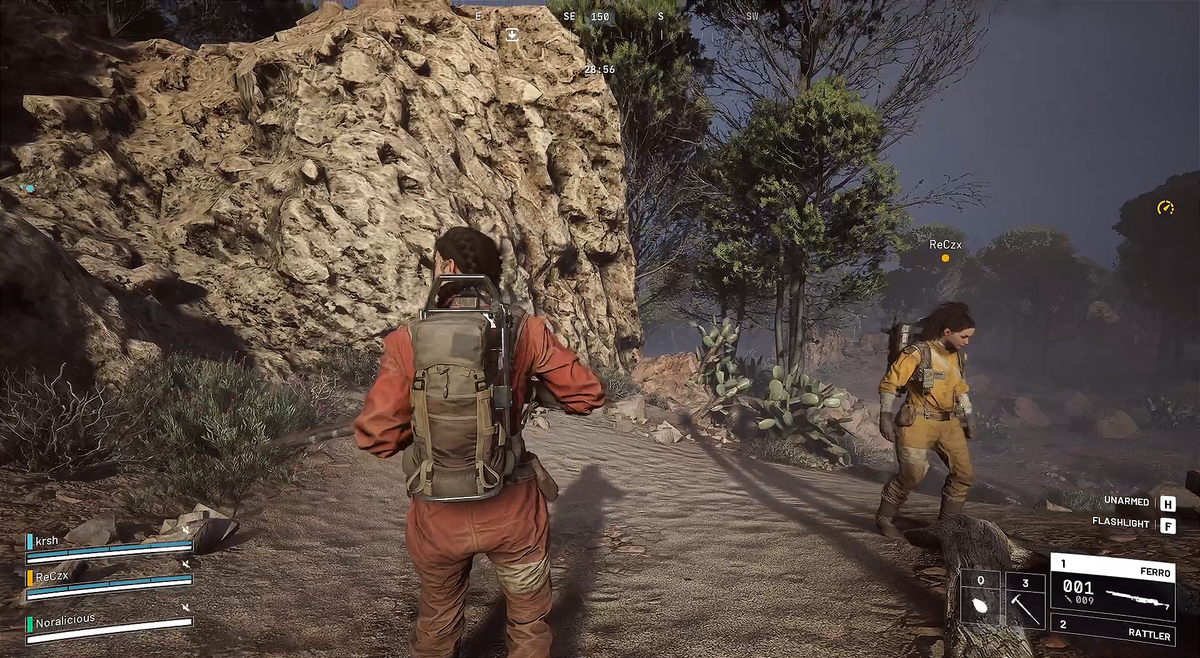1200x658 pixels.
Task: Select squad member ReCzx in team list
Action: pos(108,581)
